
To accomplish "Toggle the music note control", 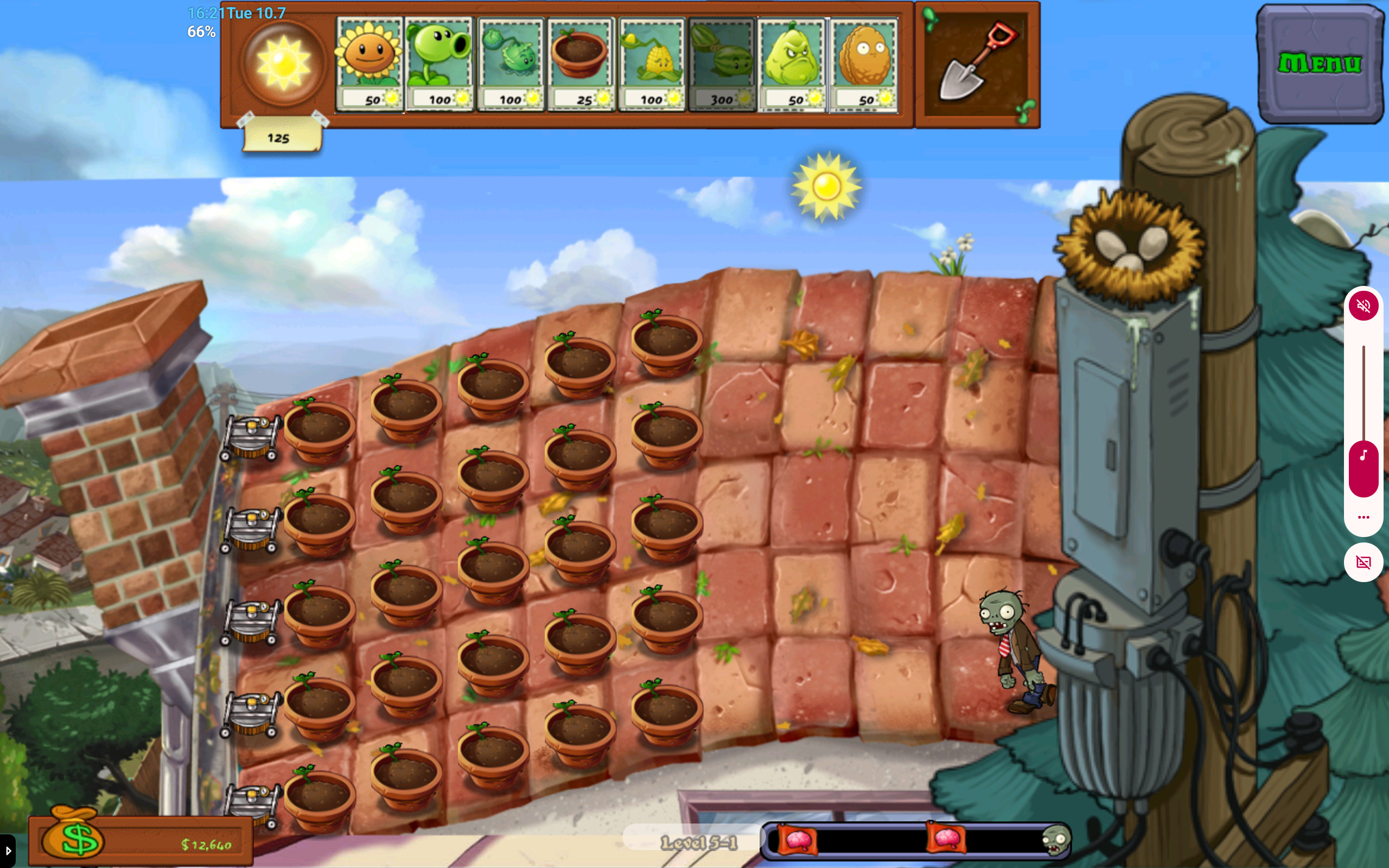I will 1365,456.
